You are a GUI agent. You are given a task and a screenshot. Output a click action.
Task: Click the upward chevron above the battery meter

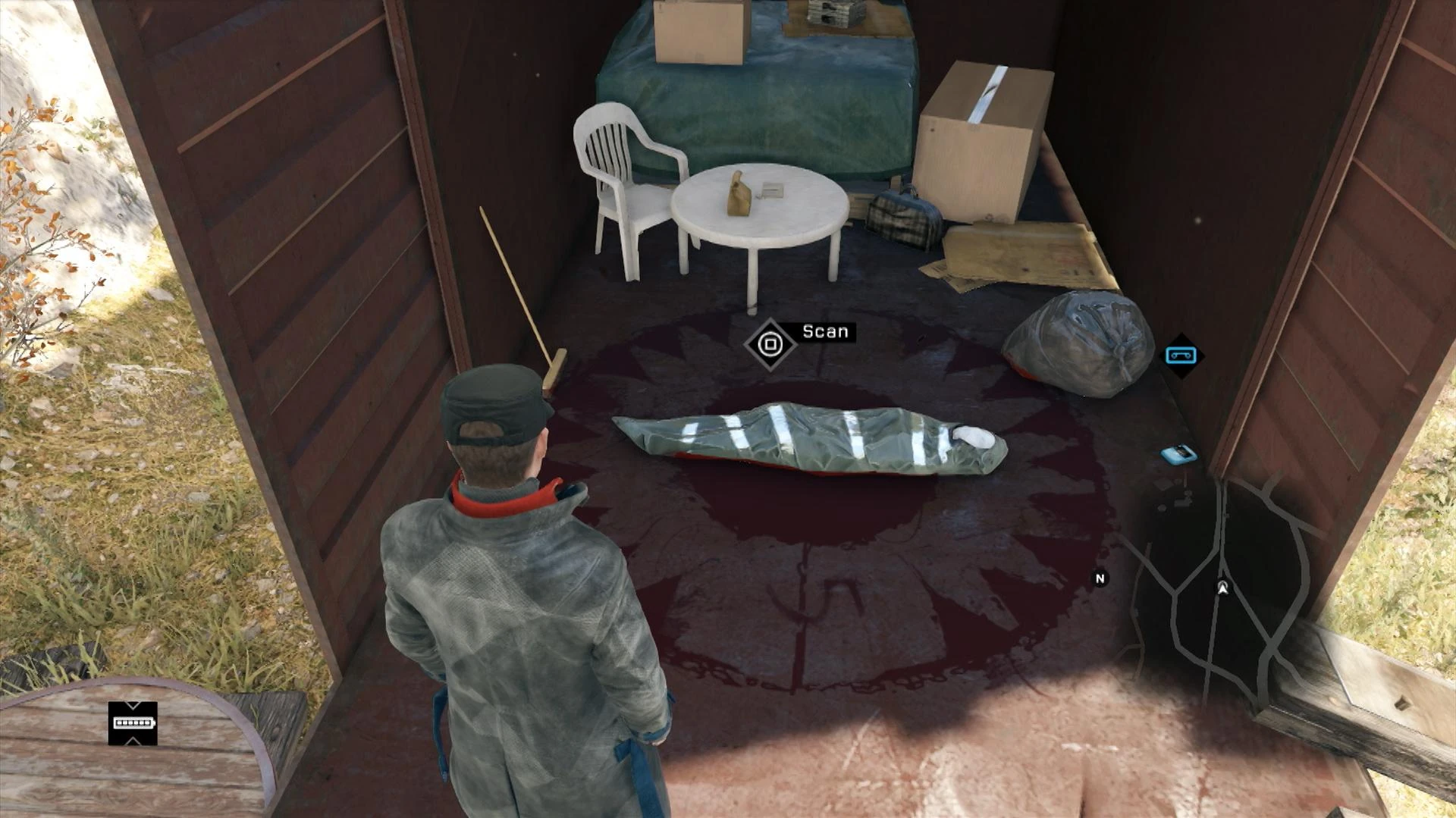point(133,706)
